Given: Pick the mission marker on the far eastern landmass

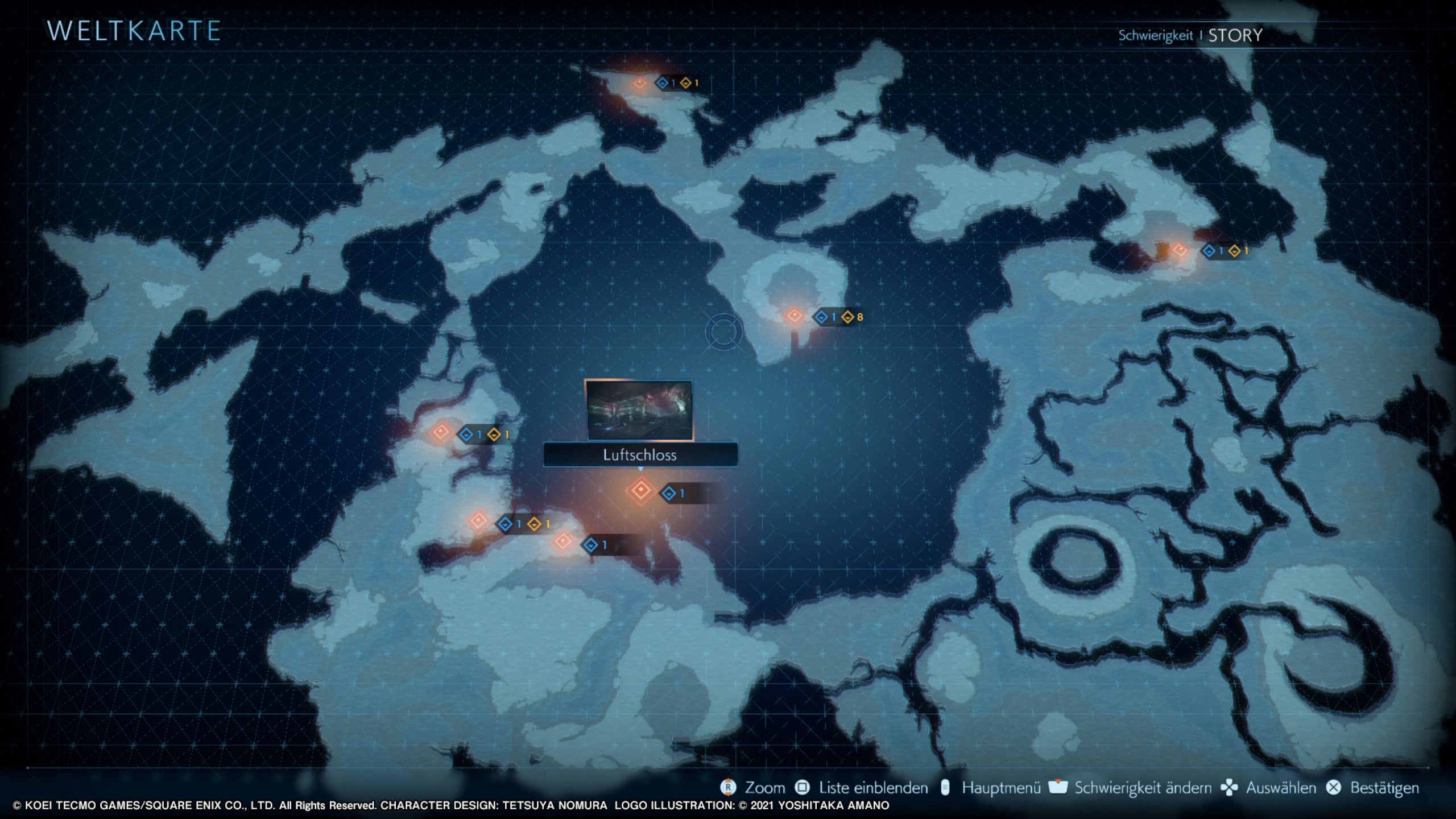Looking at the screenshot, I should pos(1179,250).
